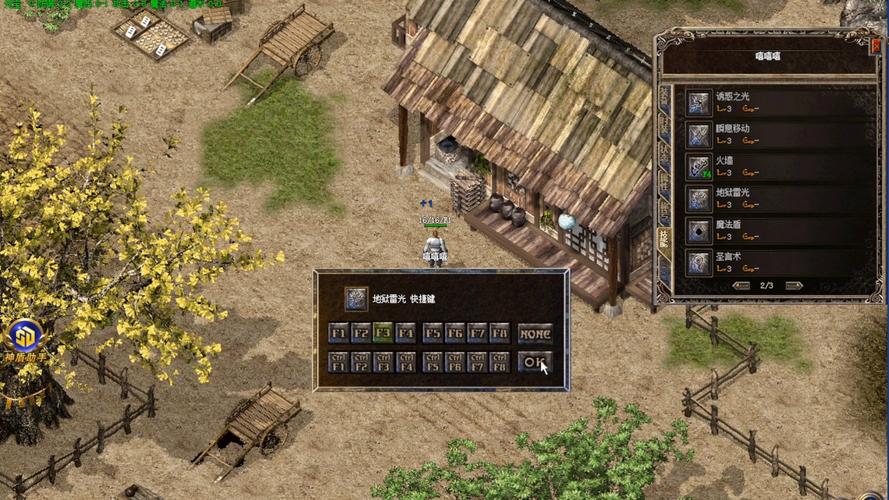Screen dimensions: 889x500
Task: Assign the F1 hotkey
Action: [338, 333]
